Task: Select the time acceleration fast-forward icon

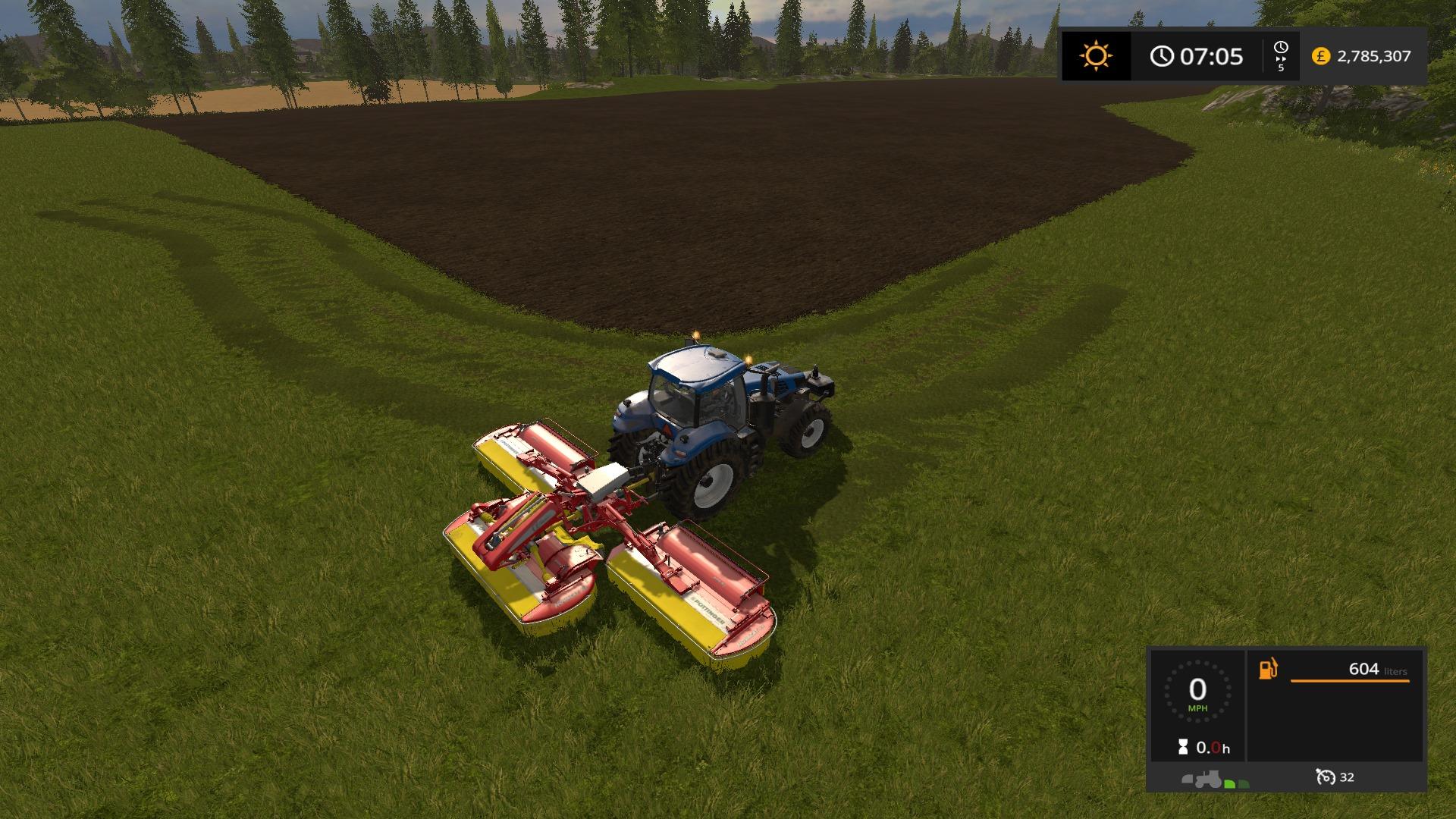Action: pos(1281,57)
